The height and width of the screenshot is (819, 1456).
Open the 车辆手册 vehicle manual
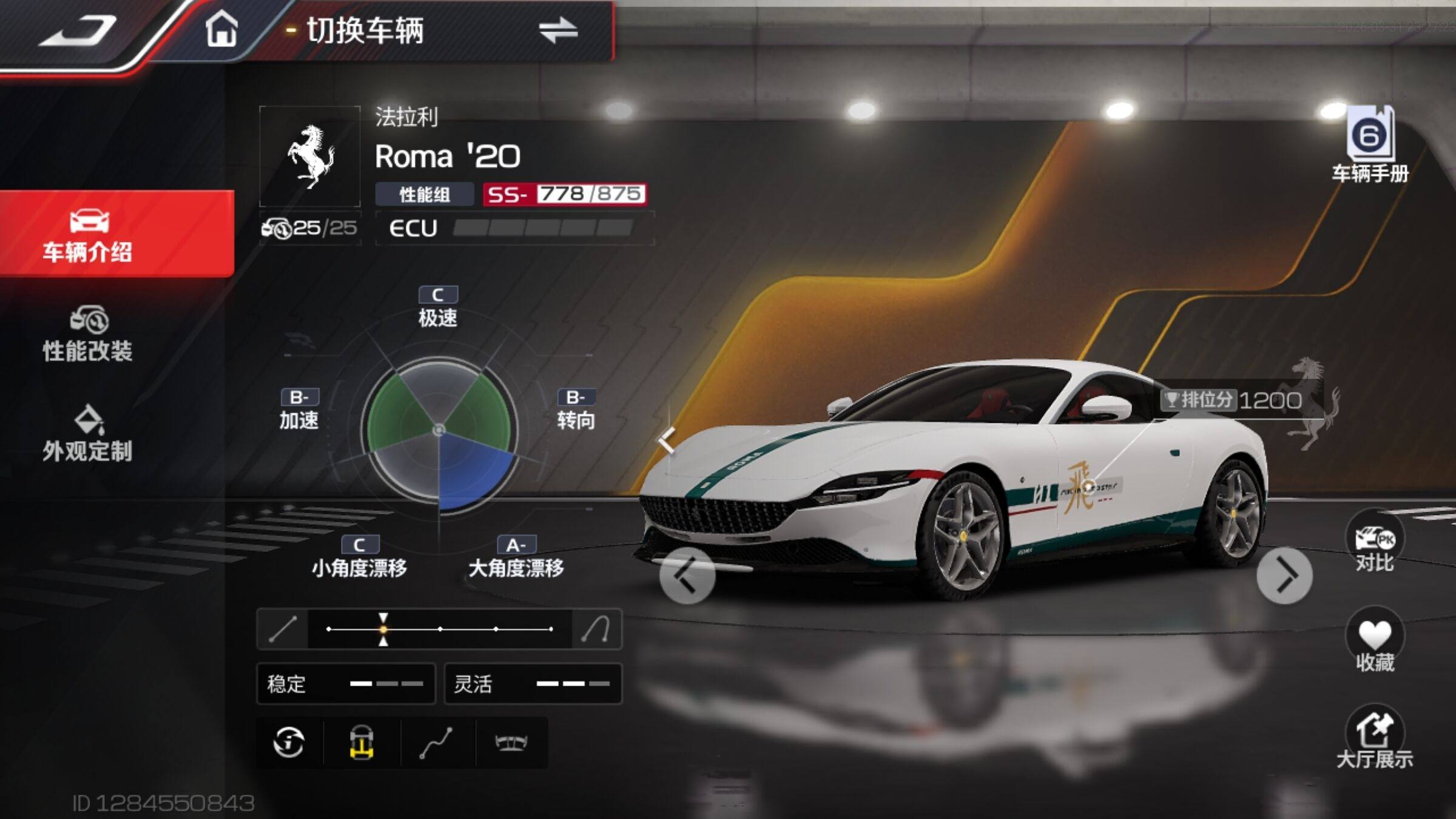pyautogui.click(x=1370, y=144)
